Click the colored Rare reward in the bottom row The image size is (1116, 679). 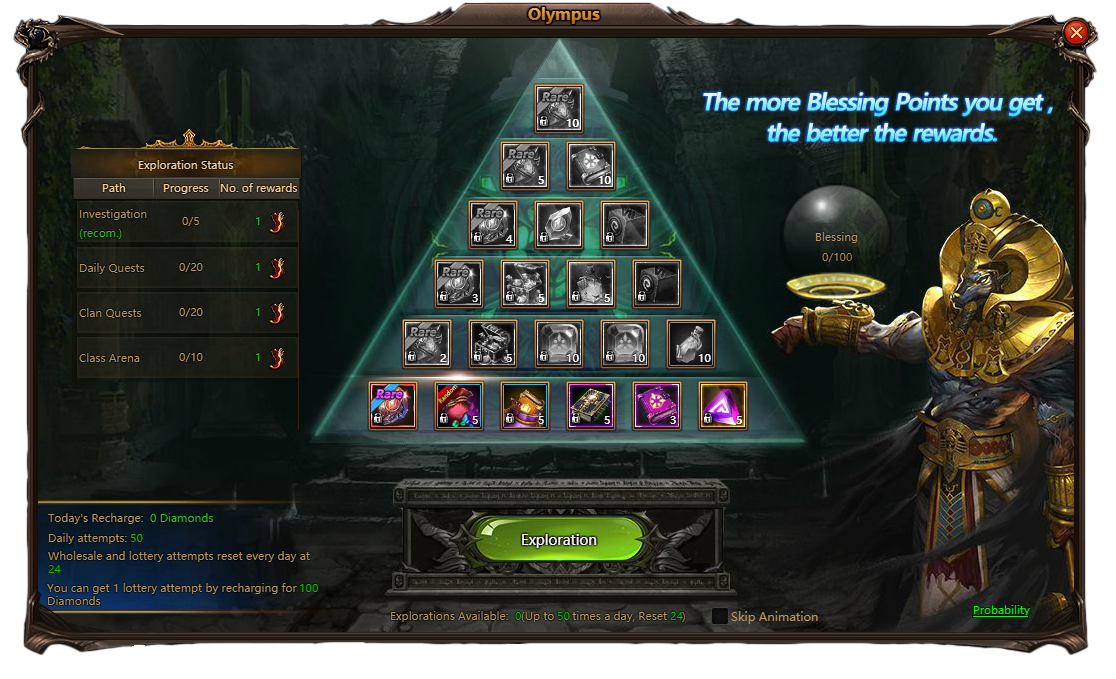point(393,405)
